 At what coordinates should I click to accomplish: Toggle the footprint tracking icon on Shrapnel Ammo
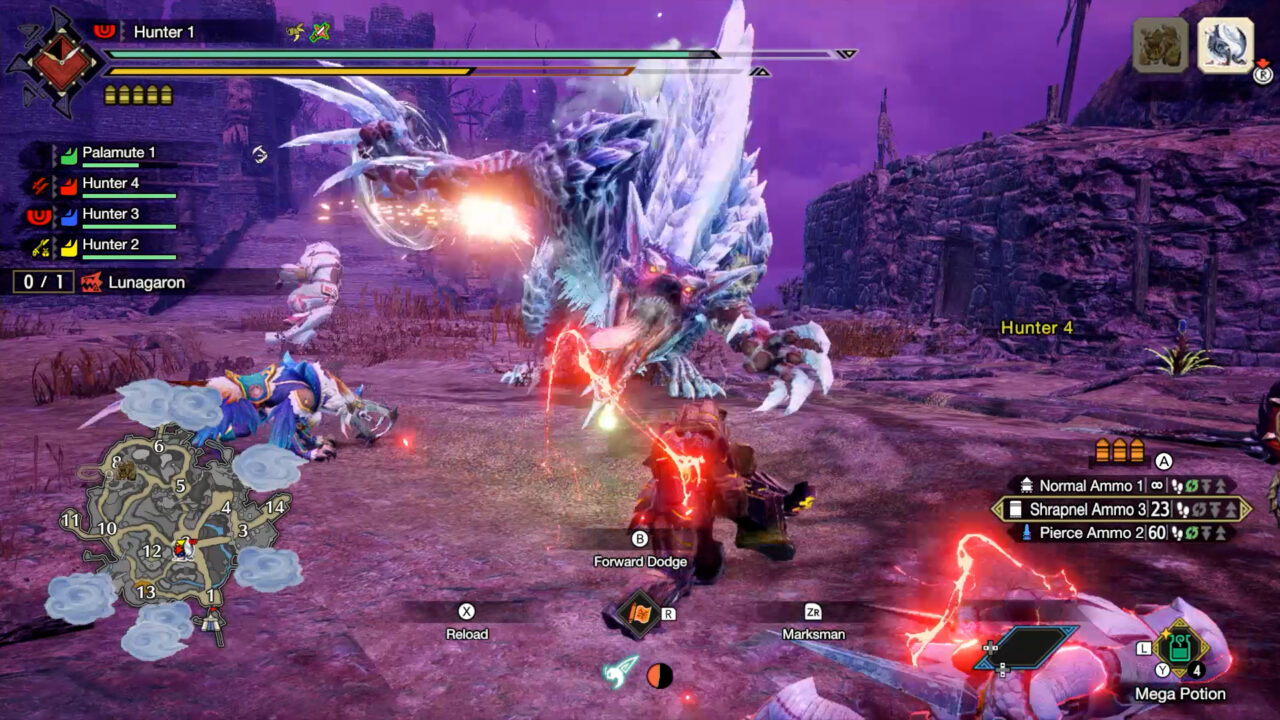[x=1182, y=510]
